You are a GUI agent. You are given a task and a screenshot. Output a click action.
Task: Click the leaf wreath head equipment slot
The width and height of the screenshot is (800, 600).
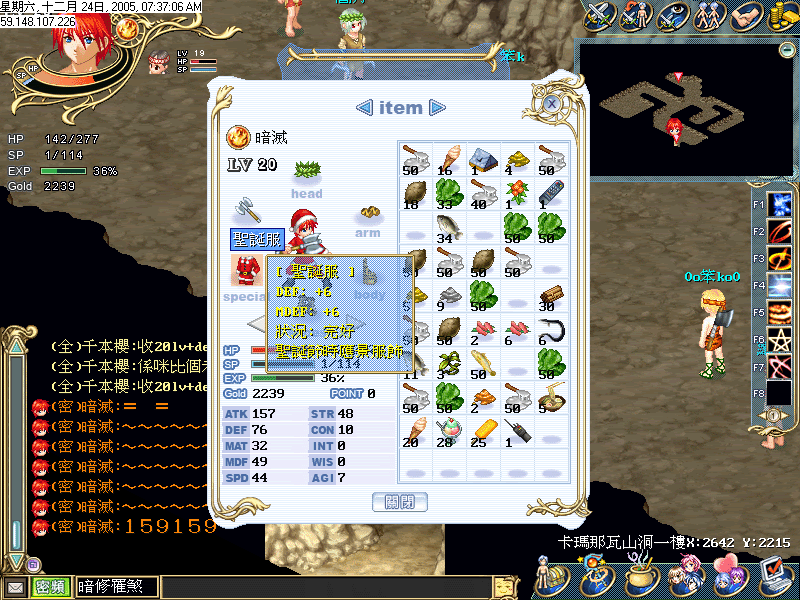coord(306,169)
